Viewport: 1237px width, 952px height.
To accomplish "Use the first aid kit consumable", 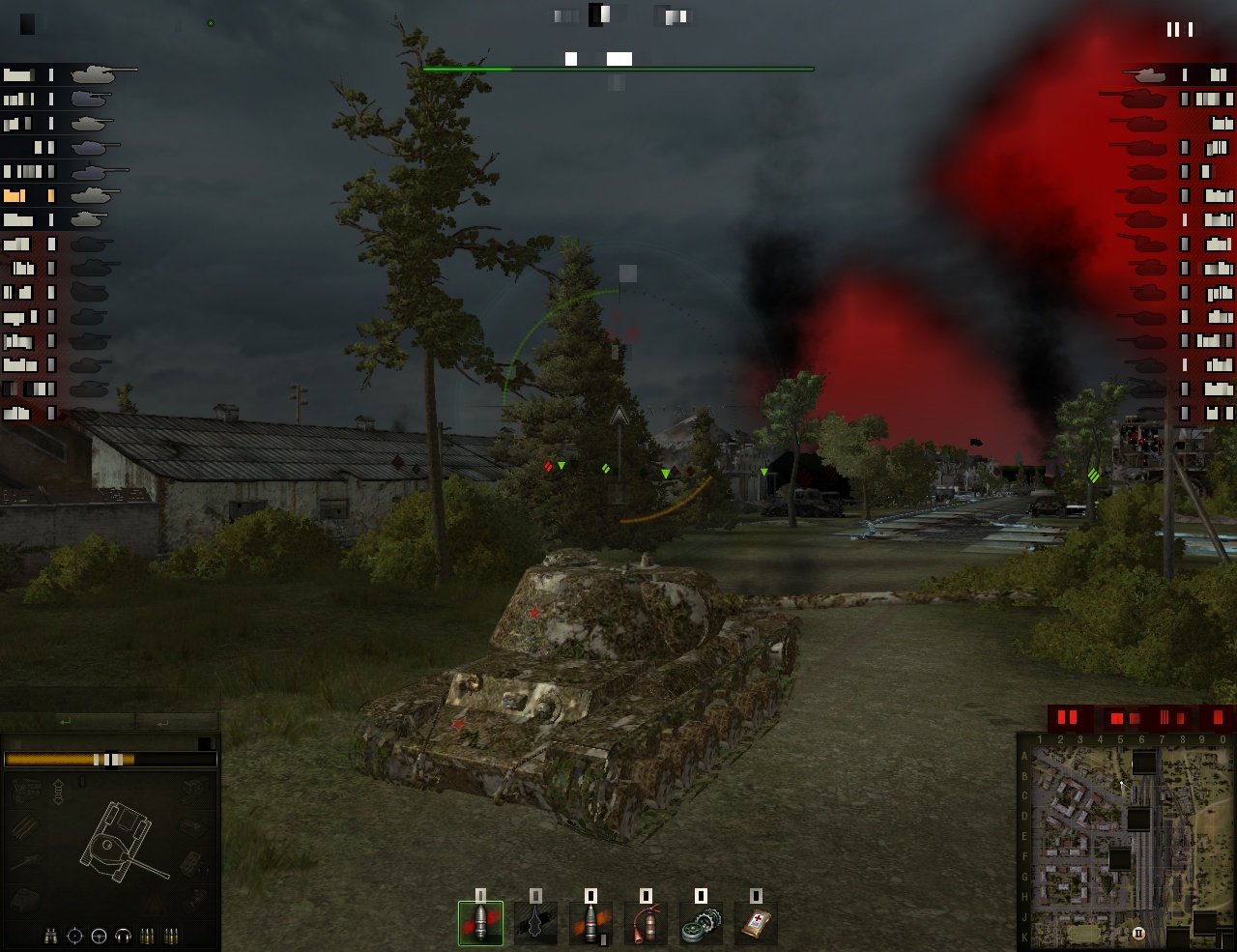I will coord(756,924).
